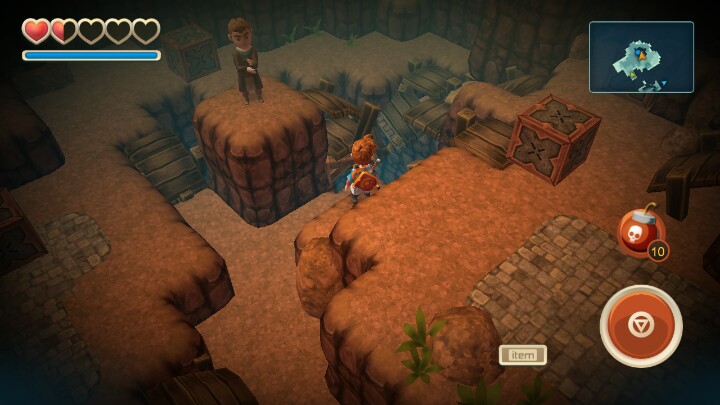
Task: Tap the round orange action button
Action: click(641, 326)
